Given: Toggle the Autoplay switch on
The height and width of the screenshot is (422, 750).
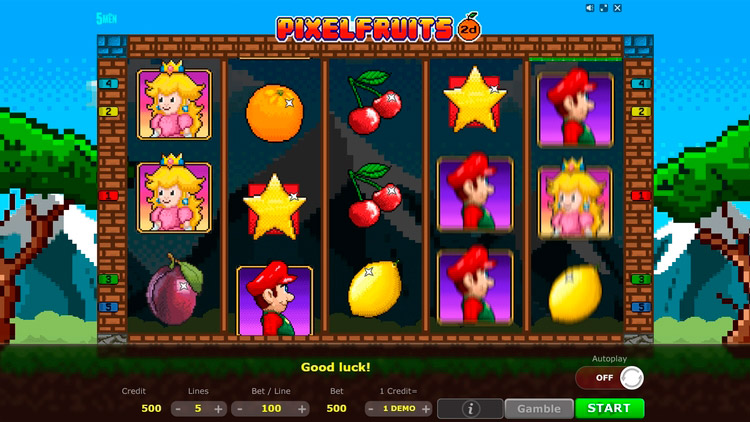Looking at the screenshot, I should tap(609, 378).
